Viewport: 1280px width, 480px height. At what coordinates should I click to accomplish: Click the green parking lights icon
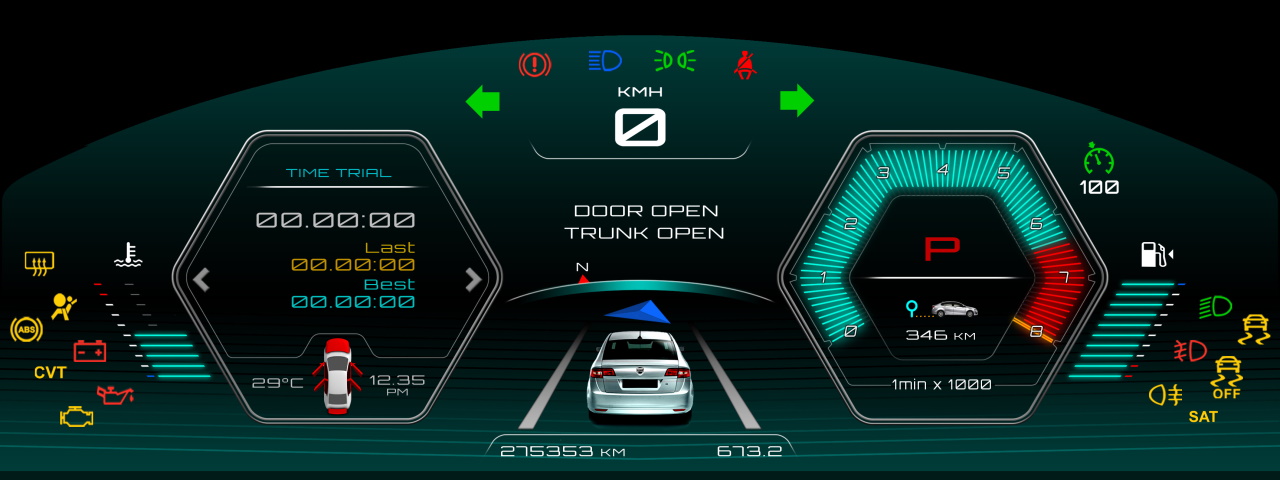point(674,61)
